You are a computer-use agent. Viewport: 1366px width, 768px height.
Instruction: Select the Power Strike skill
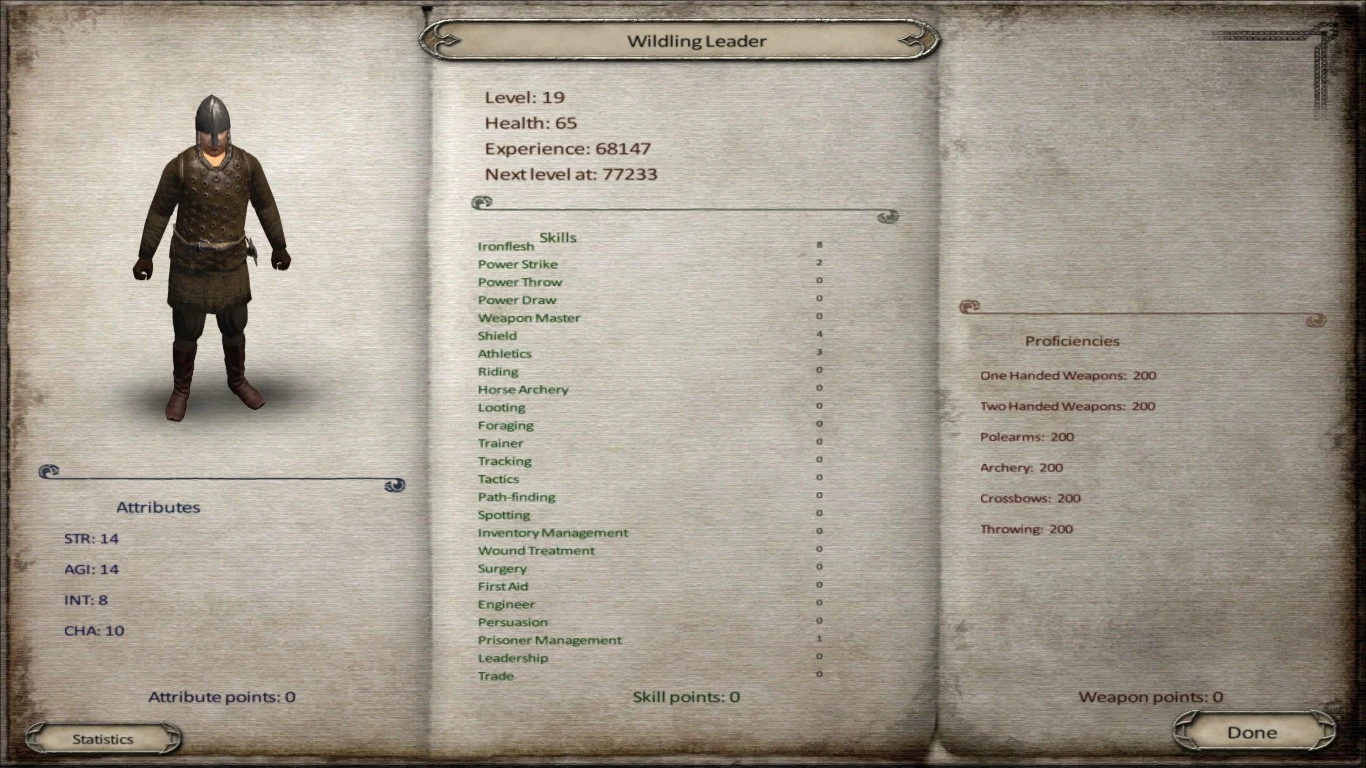coord(517,264)
